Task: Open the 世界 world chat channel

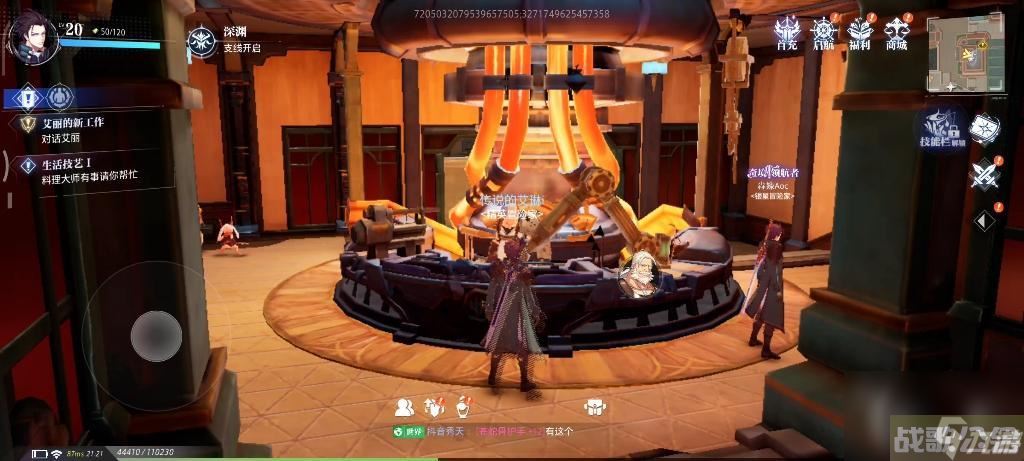Action: tap(406, 431)
